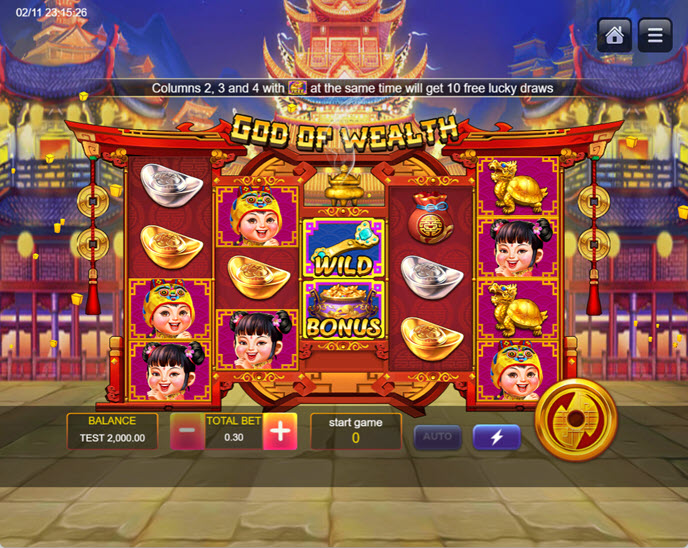Toggle the lightning turbo spin button
The height and width of the screenshot is (548, 688).
496,437
